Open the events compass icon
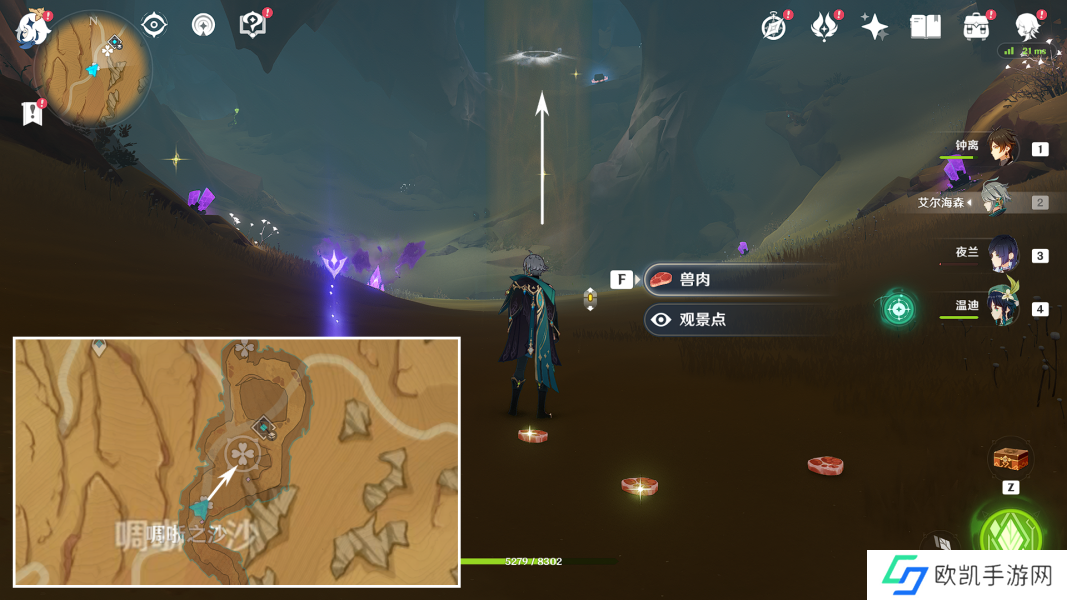 click(x=773, y=27)
